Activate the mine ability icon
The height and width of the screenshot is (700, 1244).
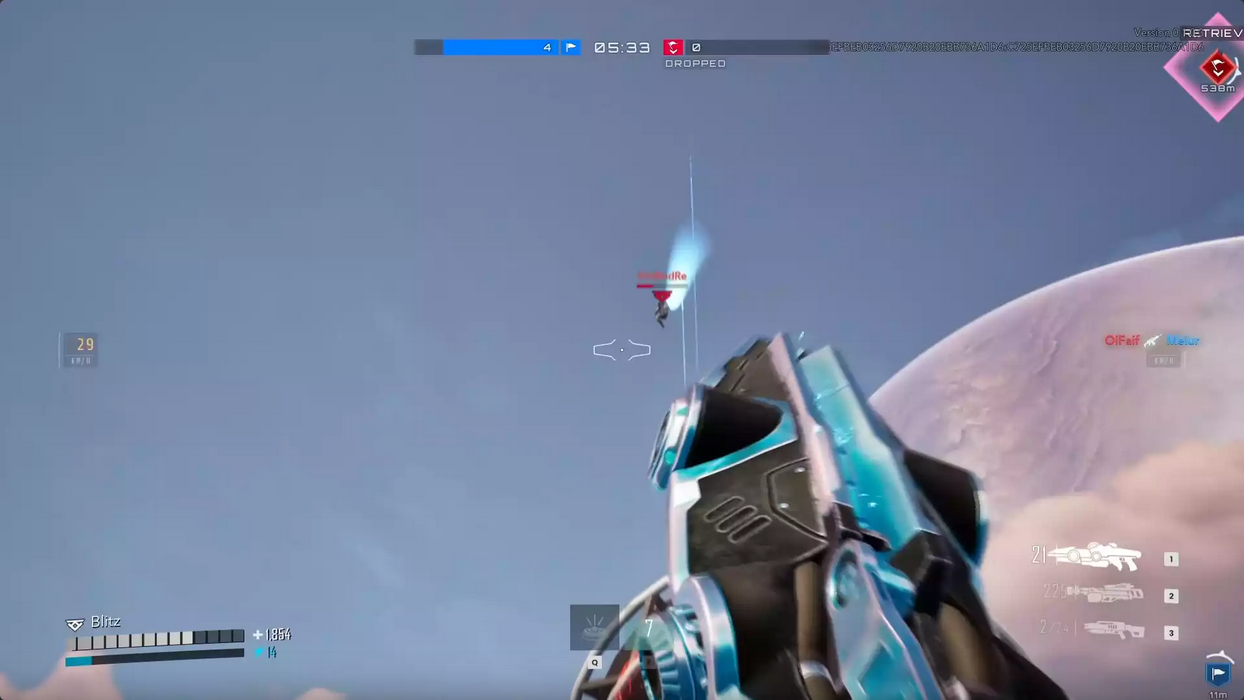point(594,628)
